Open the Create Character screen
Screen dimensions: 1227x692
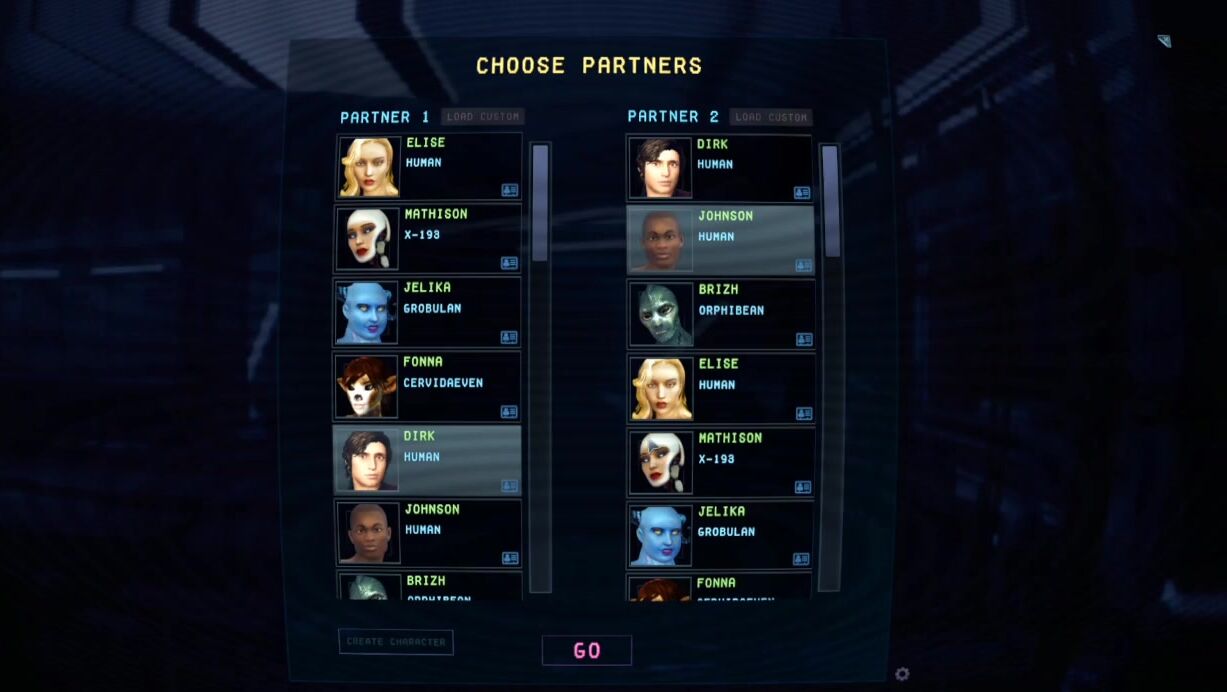coord(396,642)
